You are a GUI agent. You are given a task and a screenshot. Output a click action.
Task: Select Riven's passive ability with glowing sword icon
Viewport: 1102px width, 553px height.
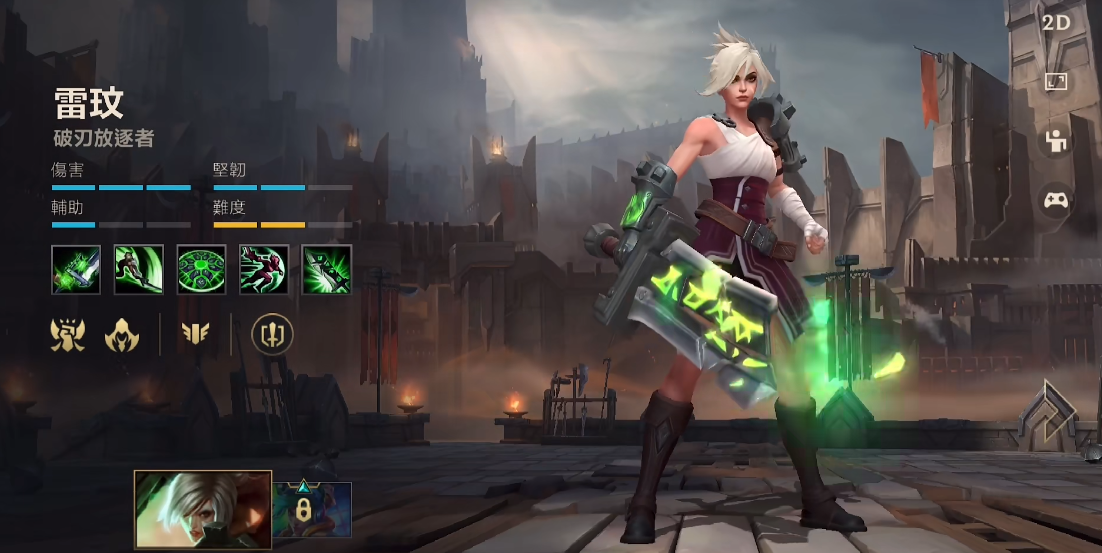[x=76, y=269]
